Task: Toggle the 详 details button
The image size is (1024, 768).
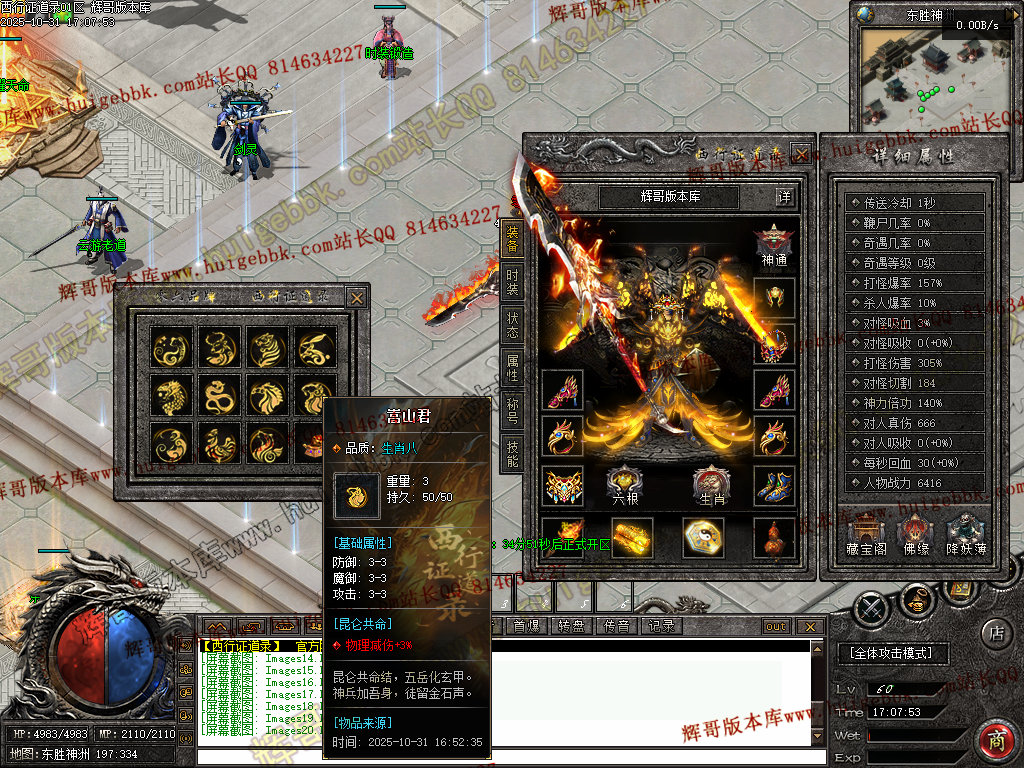Action: click(x=785, y=197)
